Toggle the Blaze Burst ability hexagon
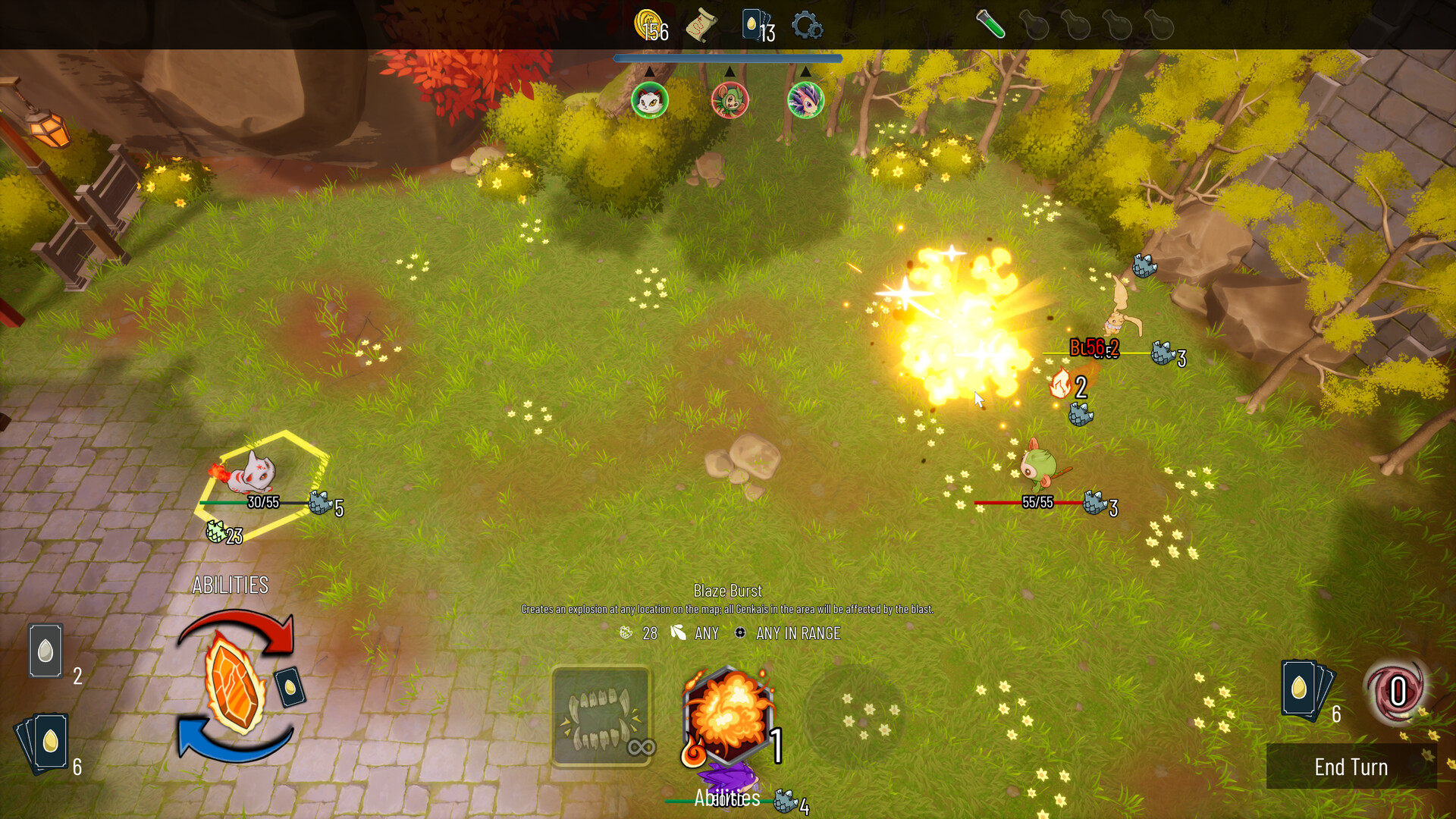This screenshot has width=1456, height=819. (728, 717)
